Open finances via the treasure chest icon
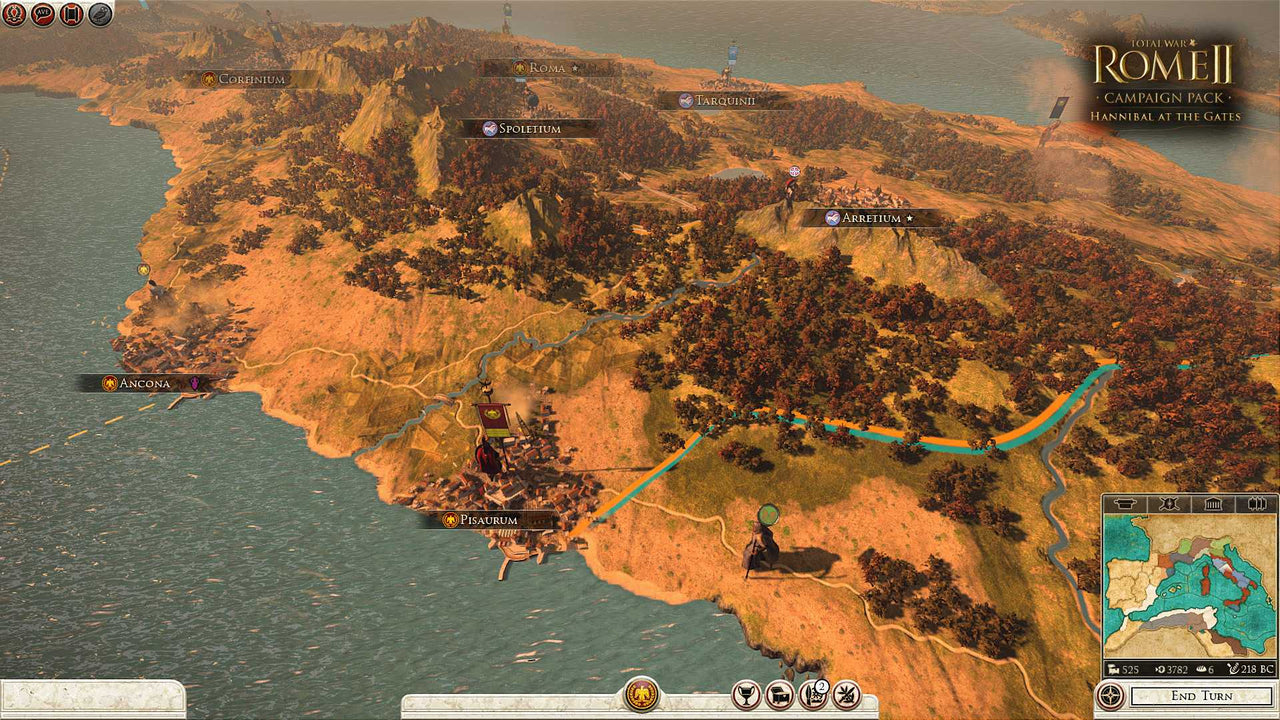1280x720 pixels. [778, 693]
